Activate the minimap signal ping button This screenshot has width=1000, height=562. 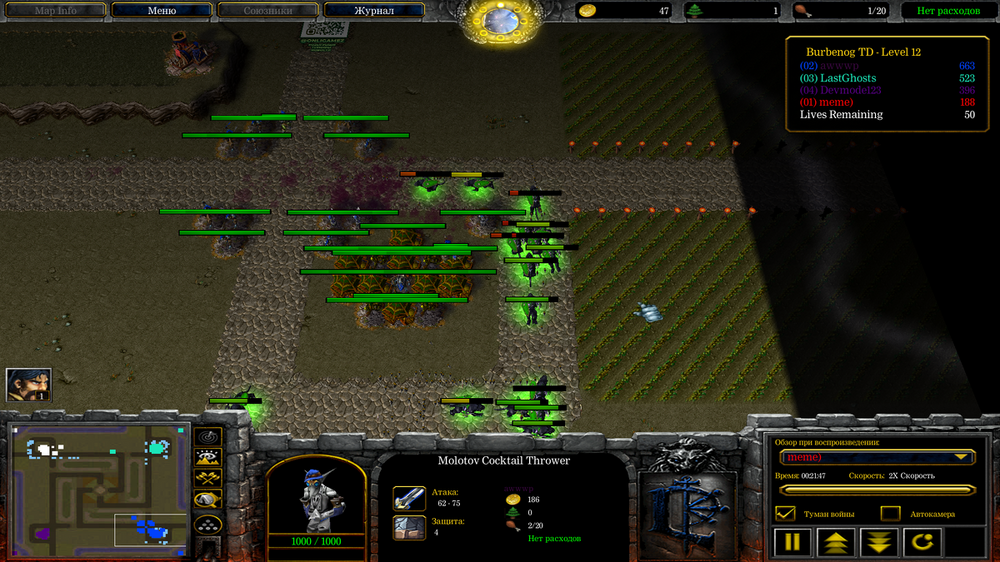208,438
